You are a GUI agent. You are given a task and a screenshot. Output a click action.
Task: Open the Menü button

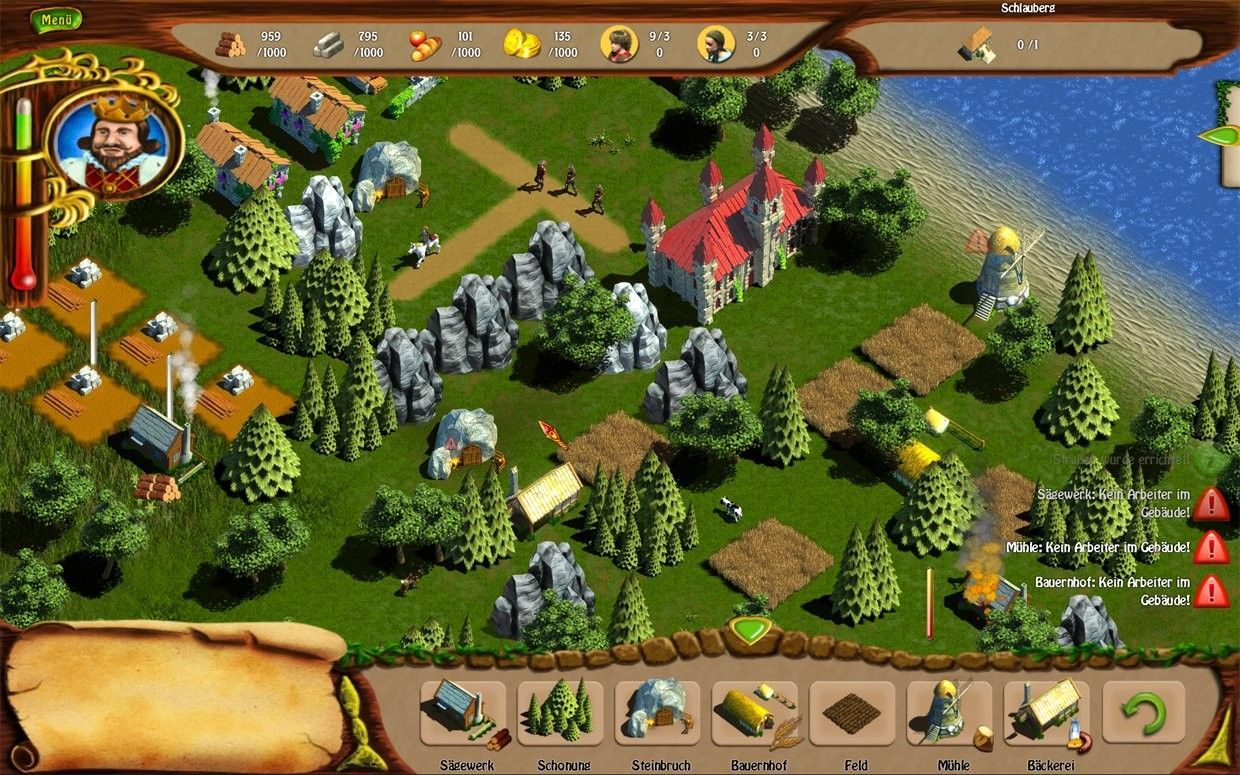click(55, 19)
